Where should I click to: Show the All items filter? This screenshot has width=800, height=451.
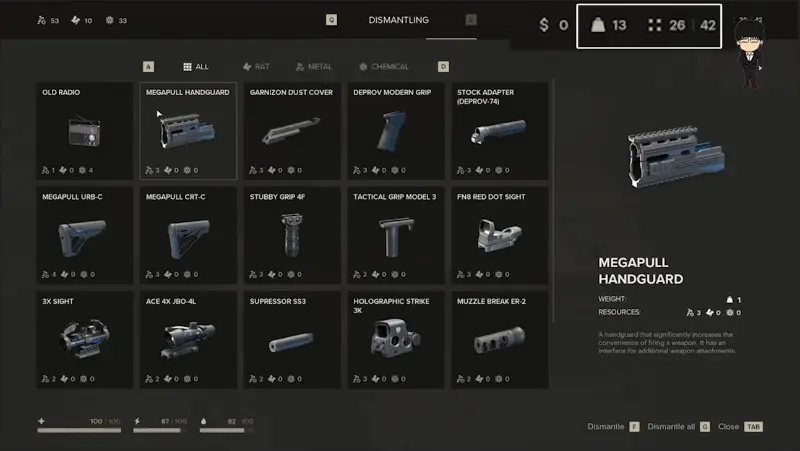[196, 67]
